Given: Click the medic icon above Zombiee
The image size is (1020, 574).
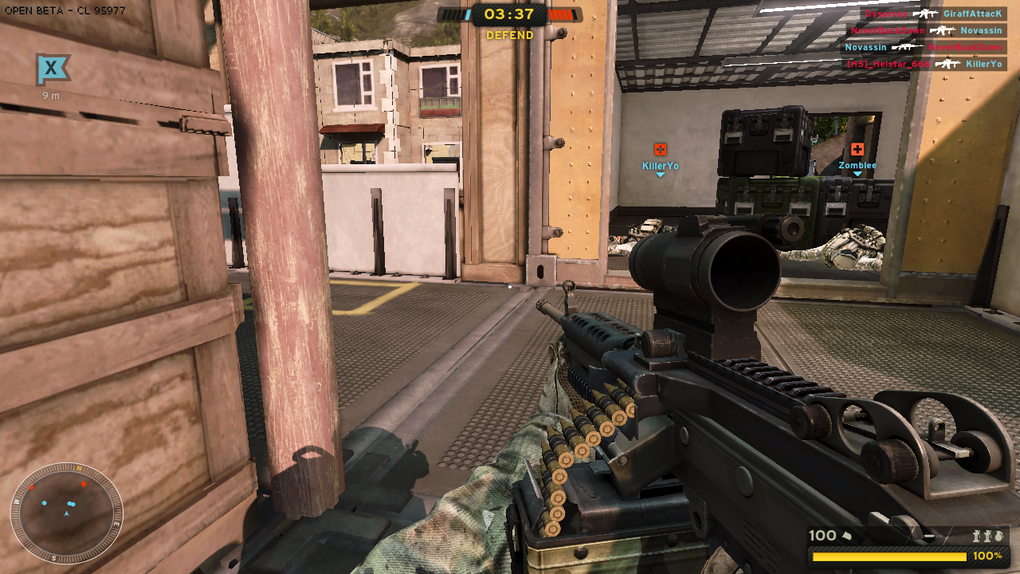Looking at the screenshot, I should 857,149.
